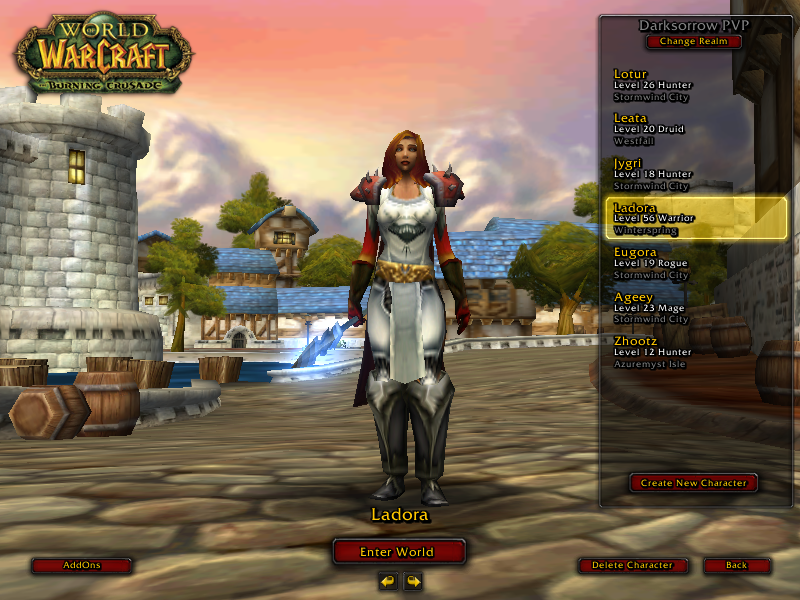Open the AddOns menu
Image resolution: width=800 pixels, height=600 pixels.
(82, 565)
